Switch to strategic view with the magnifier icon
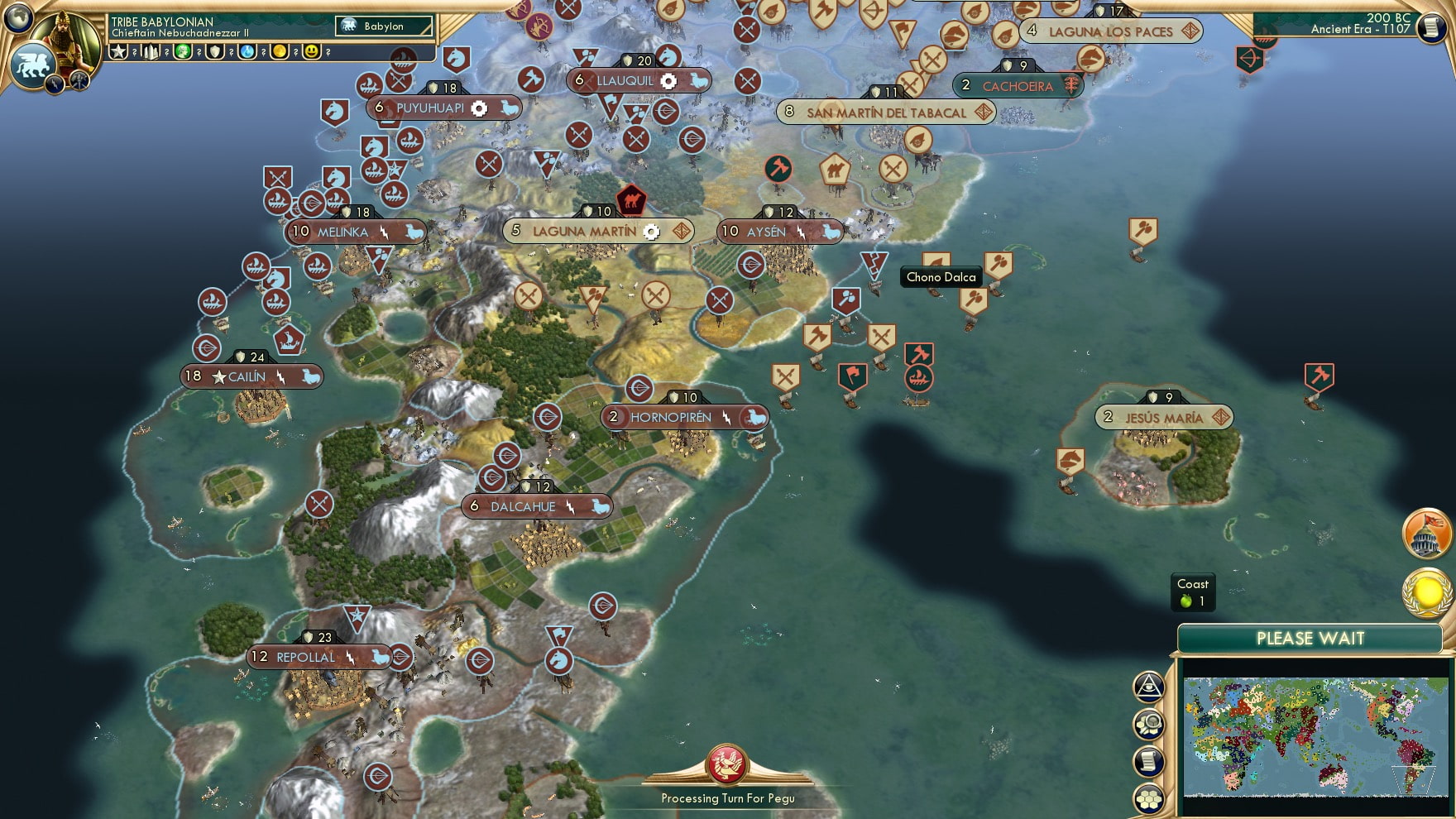Image resolution: width=1456 pixels, height=819 pixels. click(x=1148, y=722)
